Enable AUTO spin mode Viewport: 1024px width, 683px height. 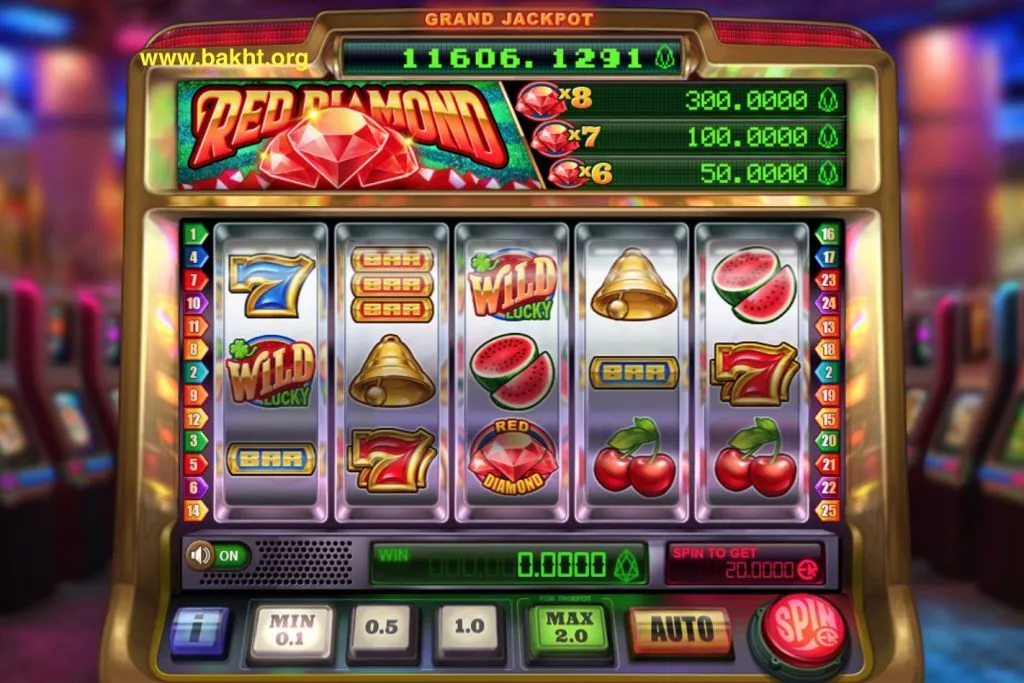coord(681,630)
